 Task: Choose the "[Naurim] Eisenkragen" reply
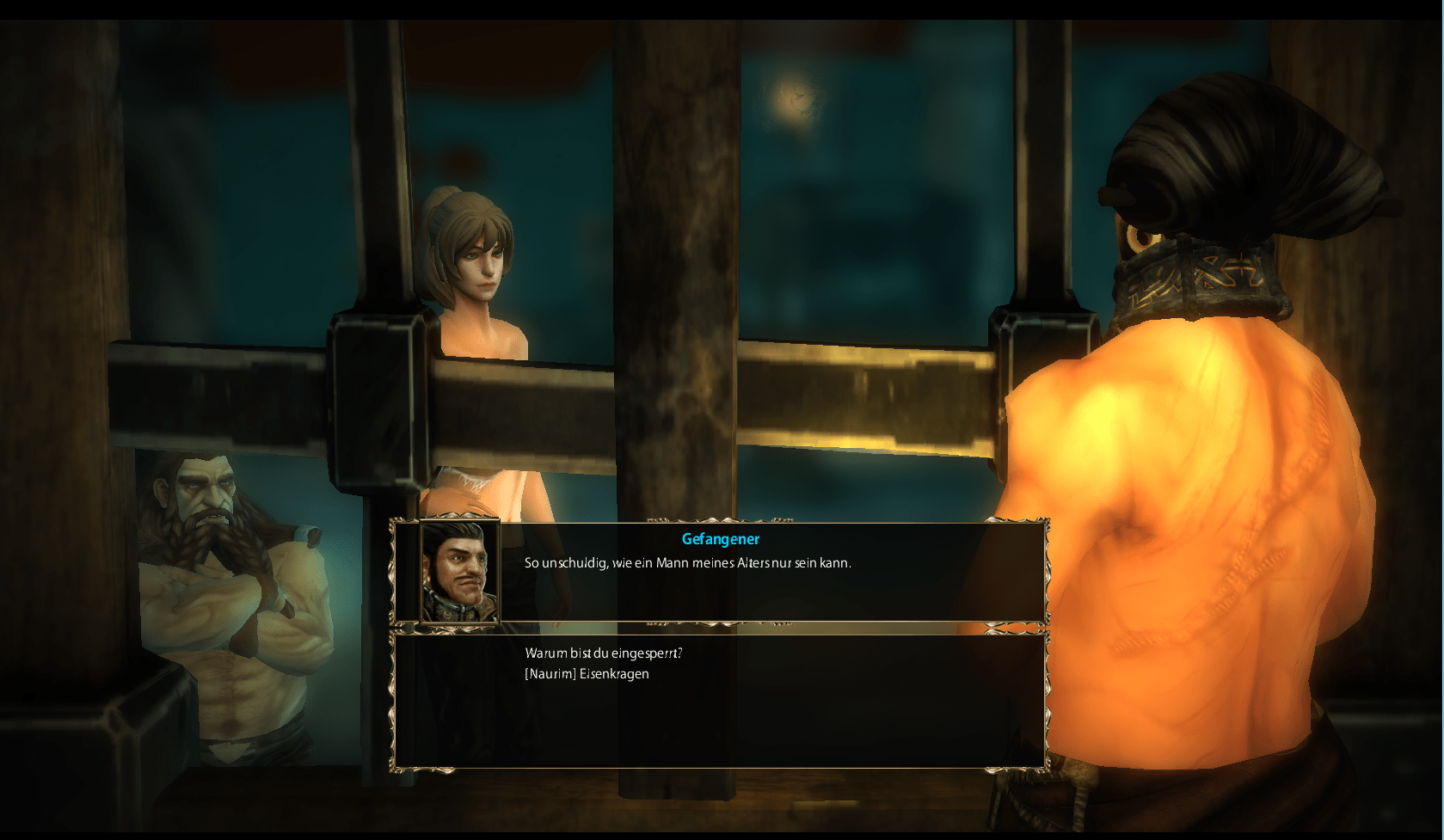click(x=587, y=674)
